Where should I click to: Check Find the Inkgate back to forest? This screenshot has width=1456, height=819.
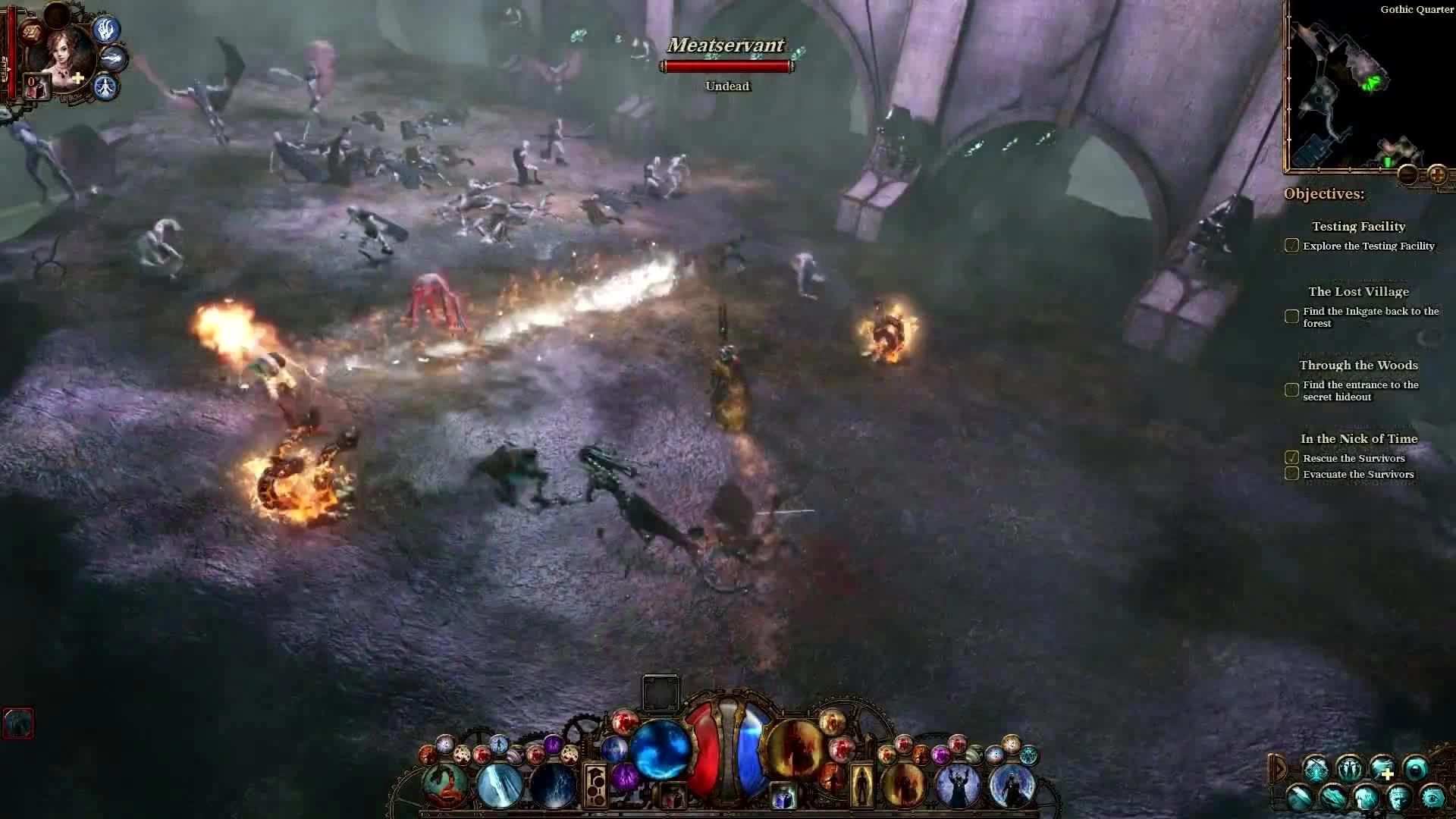[x=1291, y=316]
